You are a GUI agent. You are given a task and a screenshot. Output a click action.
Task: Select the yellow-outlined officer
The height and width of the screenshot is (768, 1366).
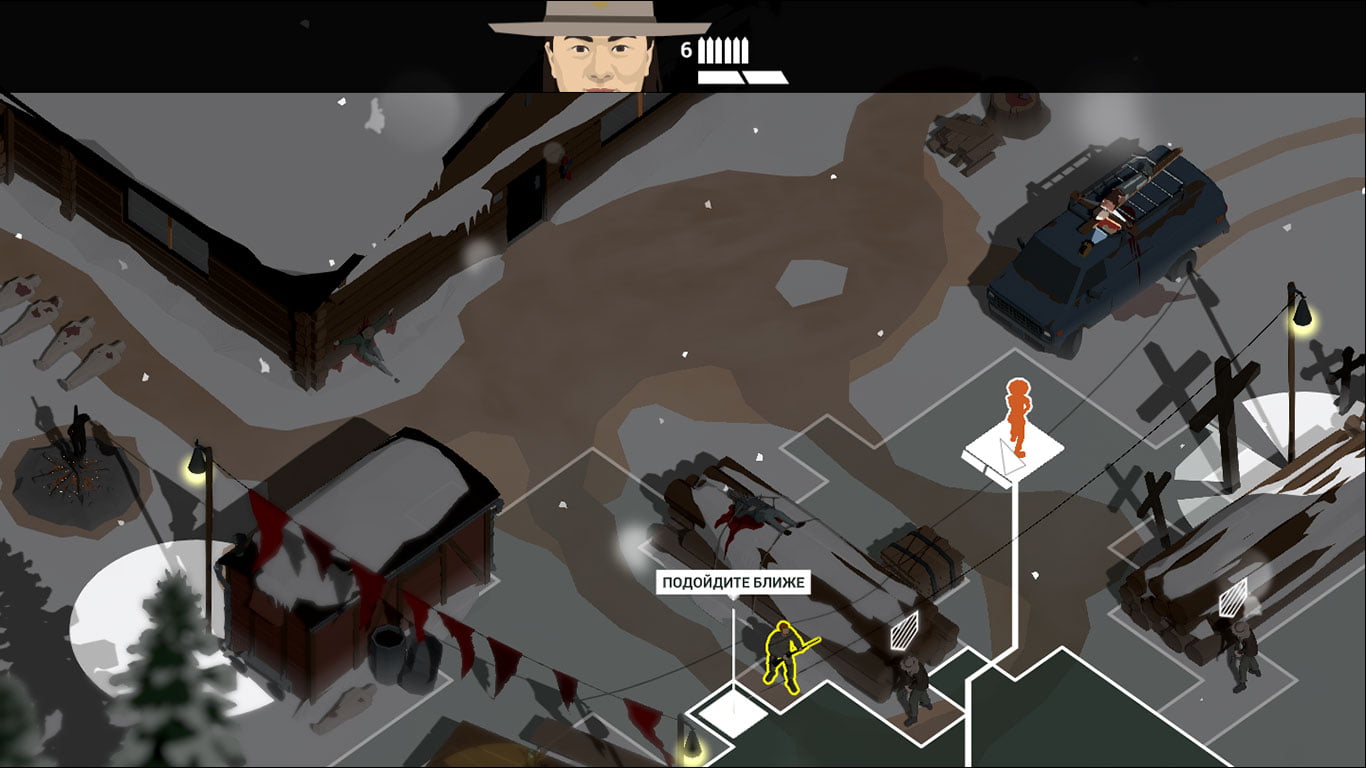click(x=785, y=655)
